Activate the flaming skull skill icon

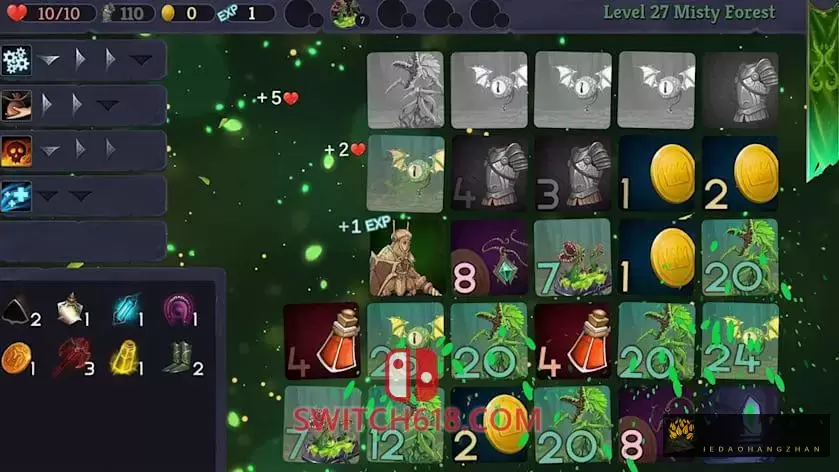pyautogui.click(x=17, y=150)
